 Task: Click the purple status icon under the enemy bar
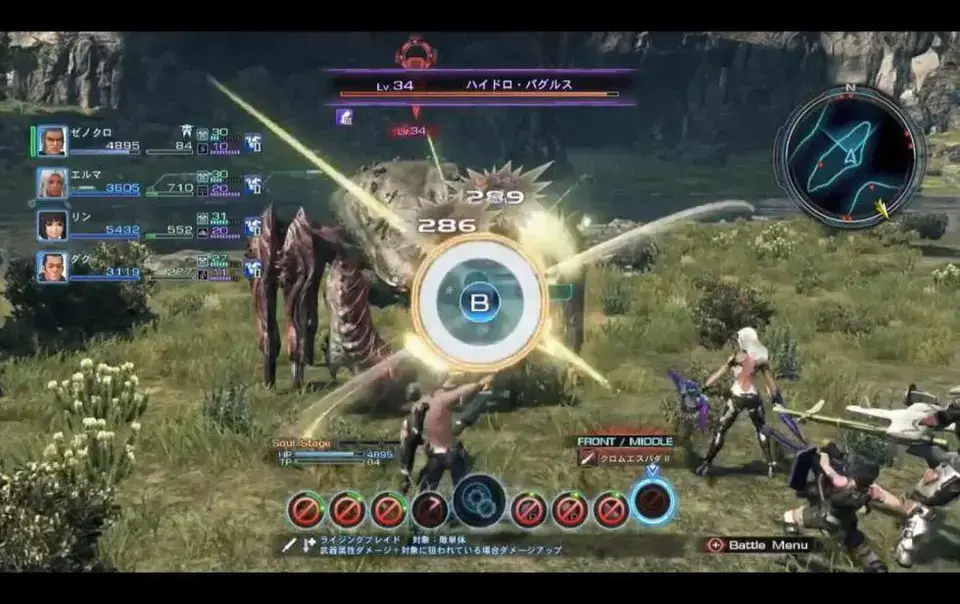[x=344, y=117]
